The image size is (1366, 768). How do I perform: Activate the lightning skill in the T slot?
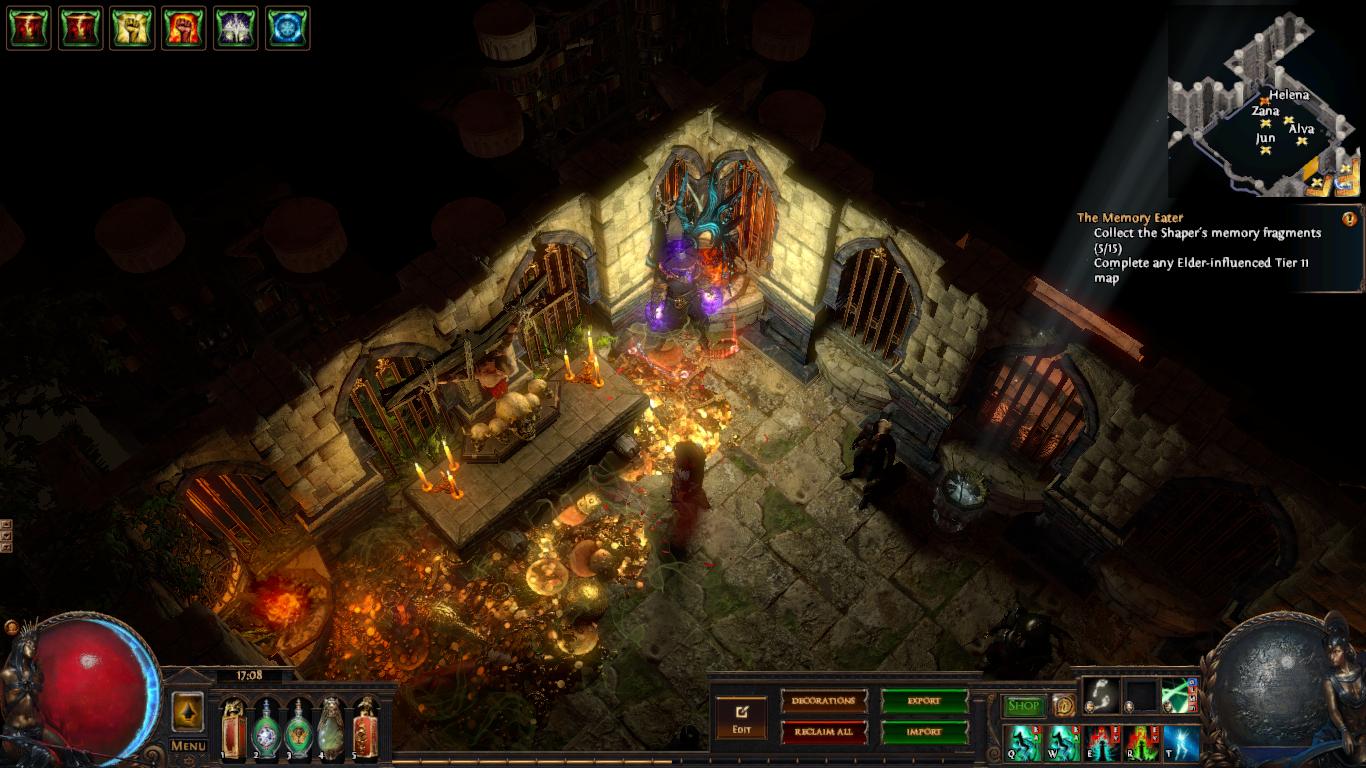1180,743
